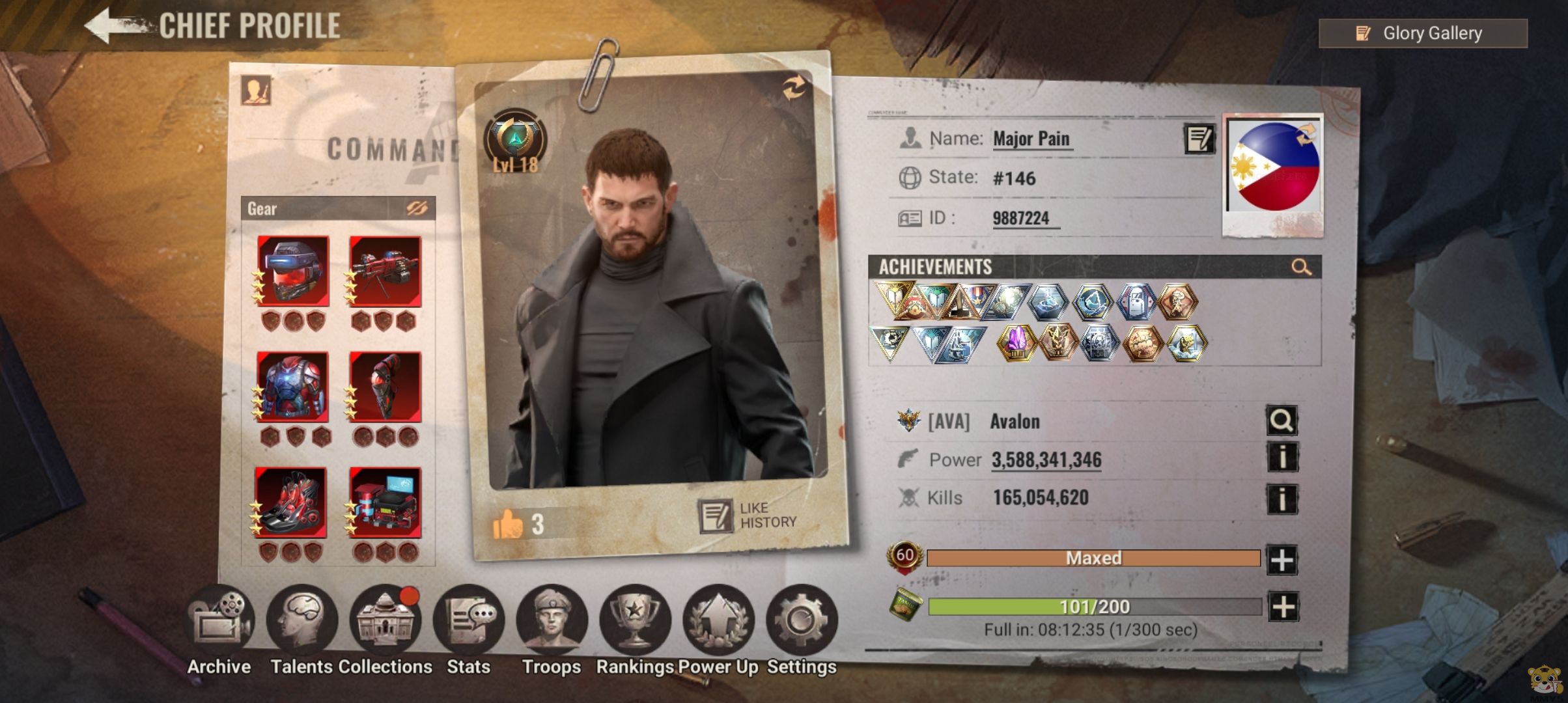Open the Like History

click(x=748, y=516)
